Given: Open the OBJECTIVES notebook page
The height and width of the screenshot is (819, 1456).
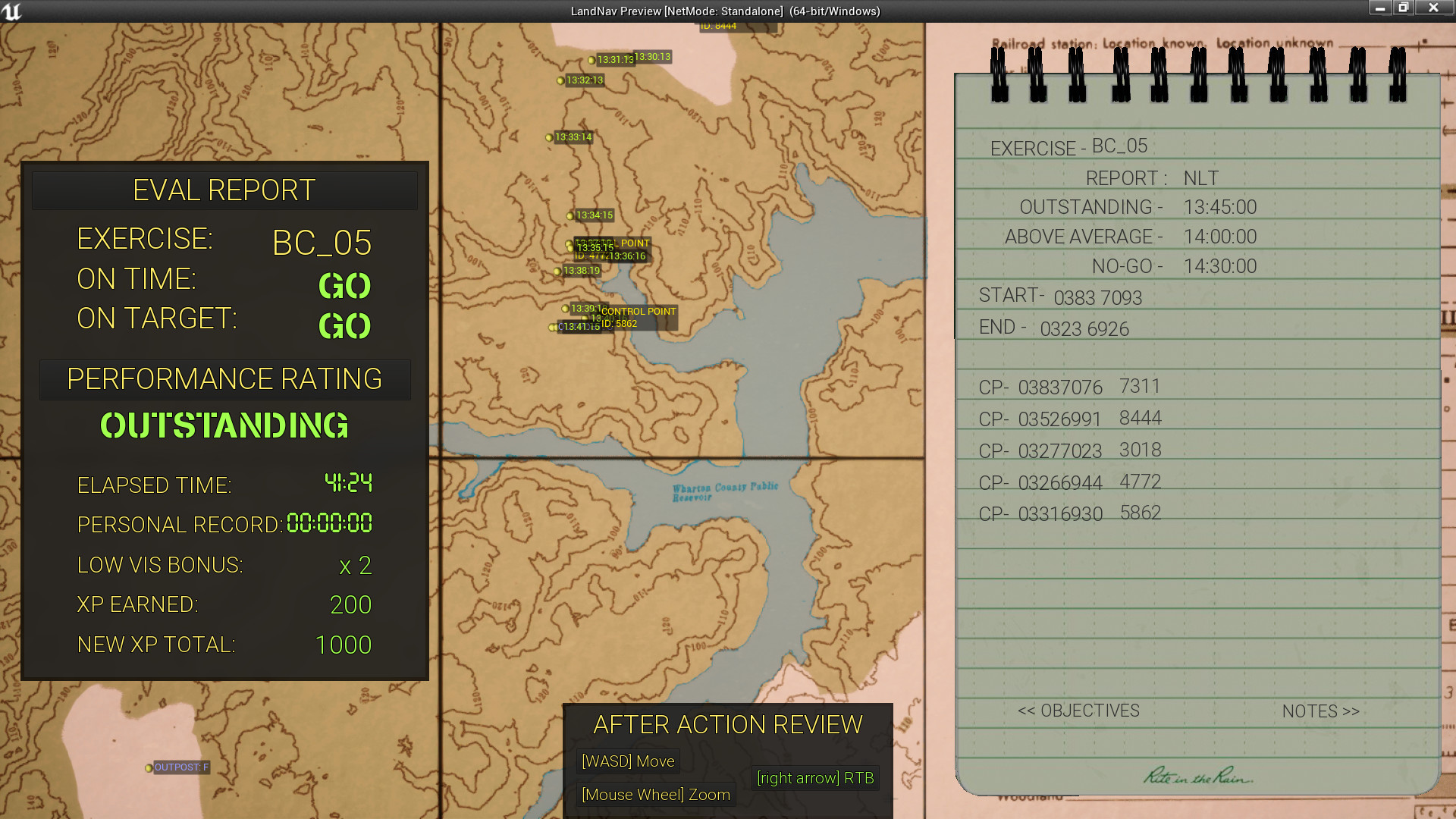Looking at the screenshot, I should 1078,711.
